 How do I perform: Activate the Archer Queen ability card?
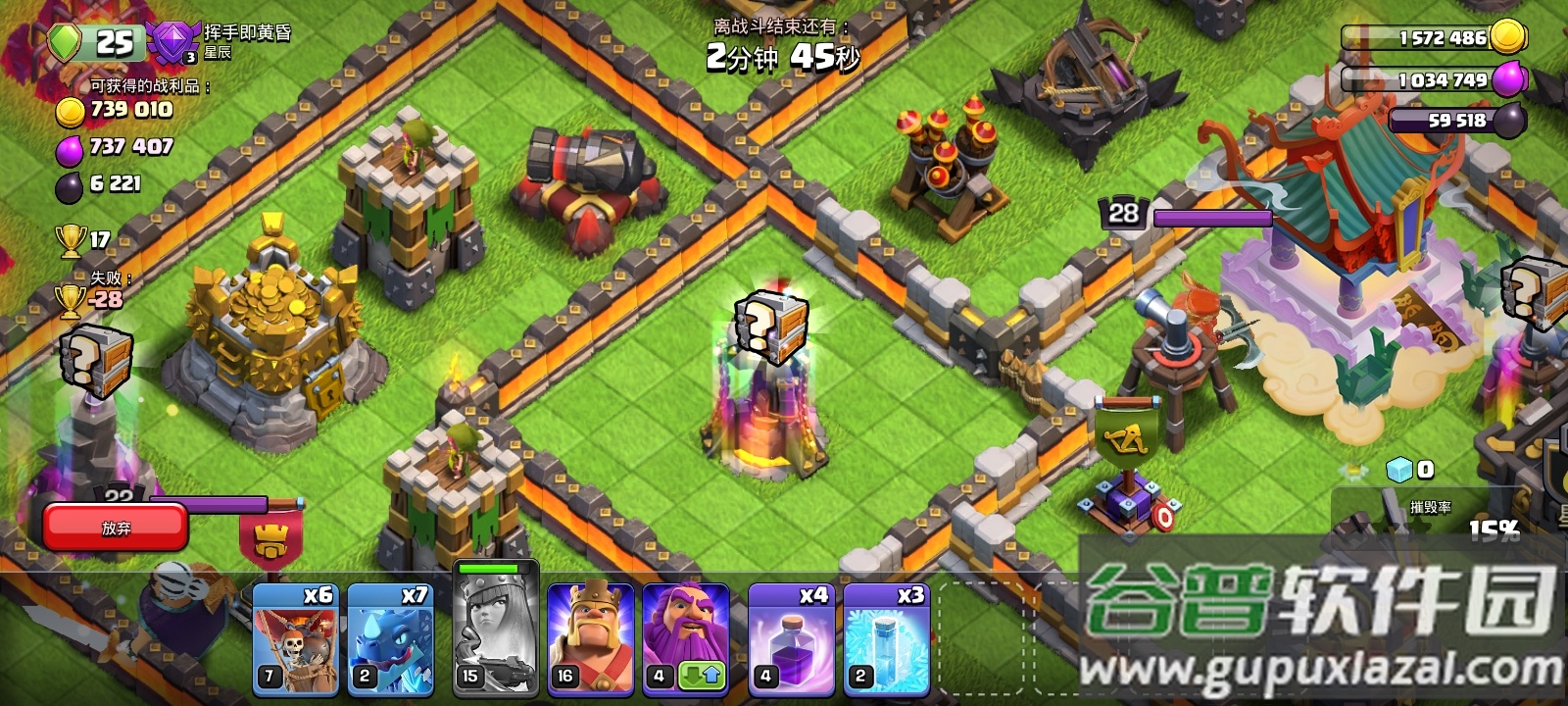point(495,632)
